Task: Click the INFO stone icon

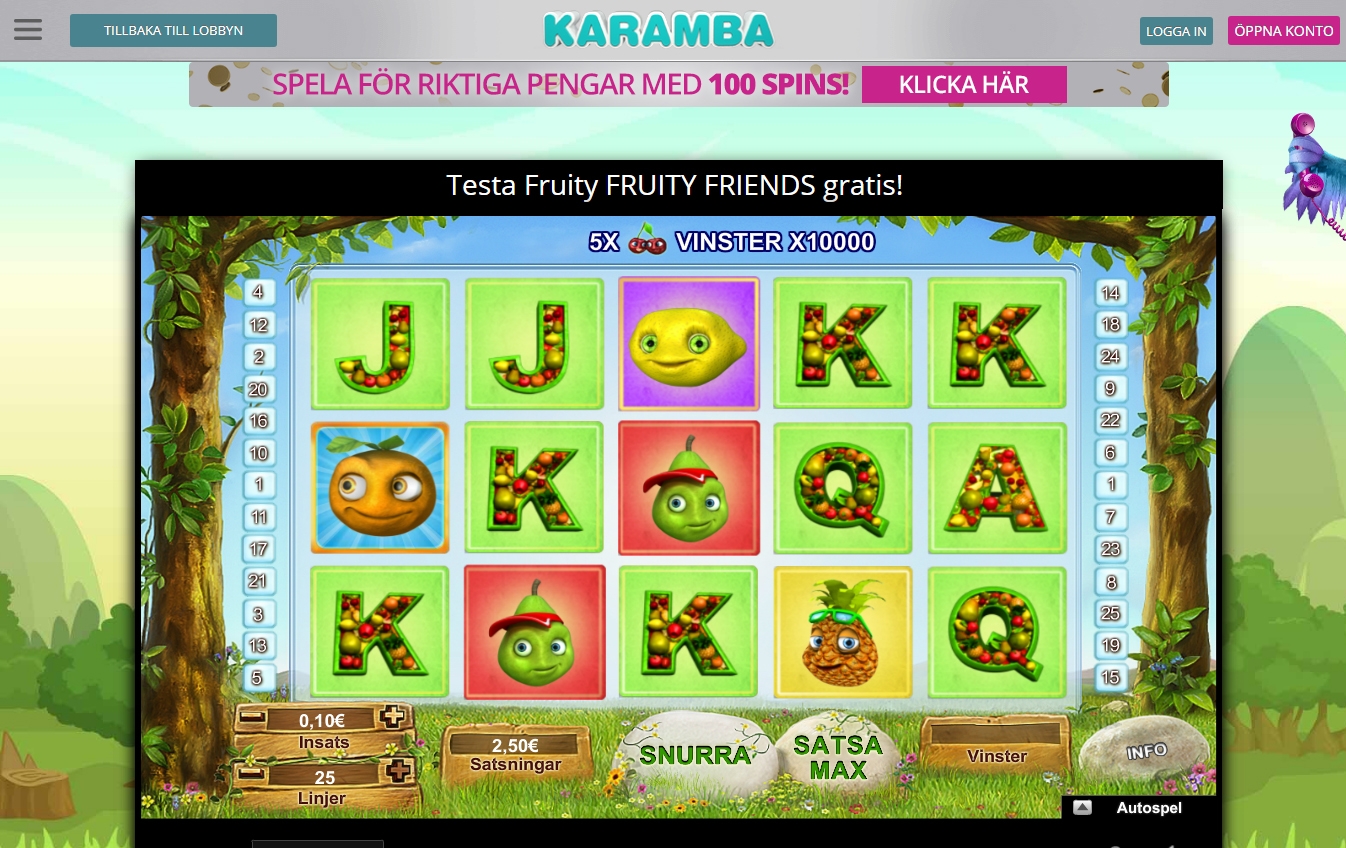Action: pyautogui.click(x=1146, y=750)
